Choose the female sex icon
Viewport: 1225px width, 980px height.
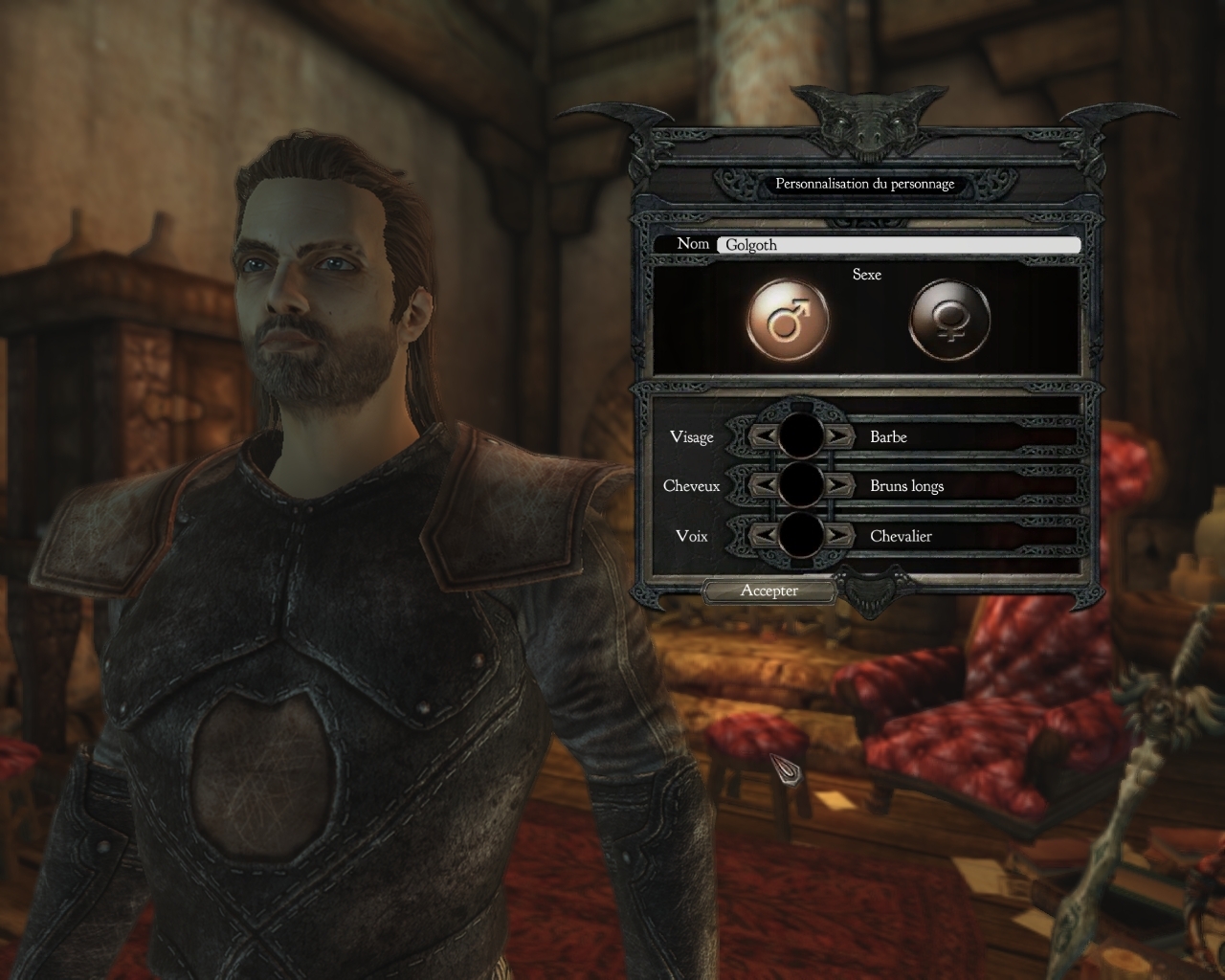(x=948, y=320)
